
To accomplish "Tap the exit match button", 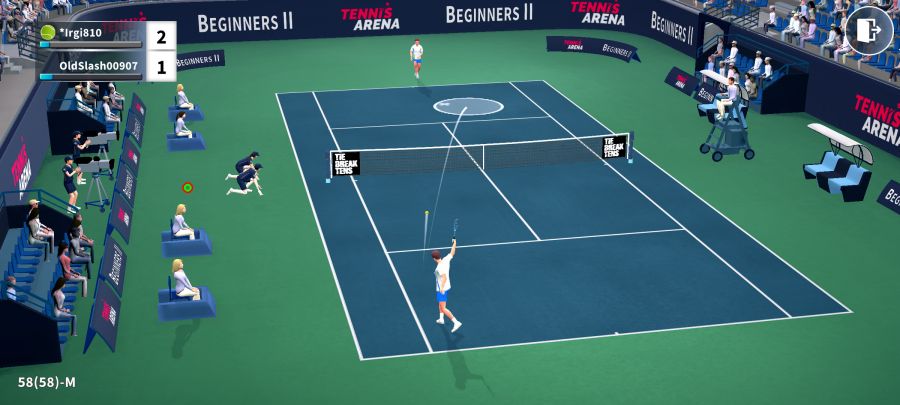I will (x=868, y=31).
